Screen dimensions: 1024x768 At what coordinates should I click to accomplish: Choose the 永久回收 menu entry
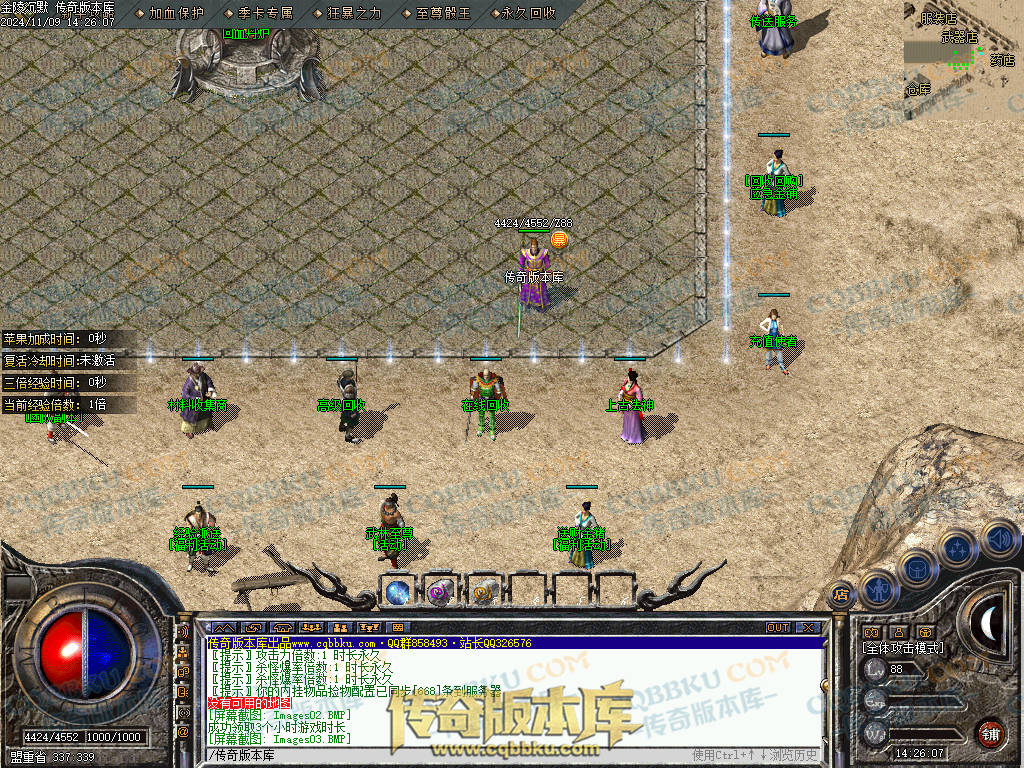click(x=529, y=13)
